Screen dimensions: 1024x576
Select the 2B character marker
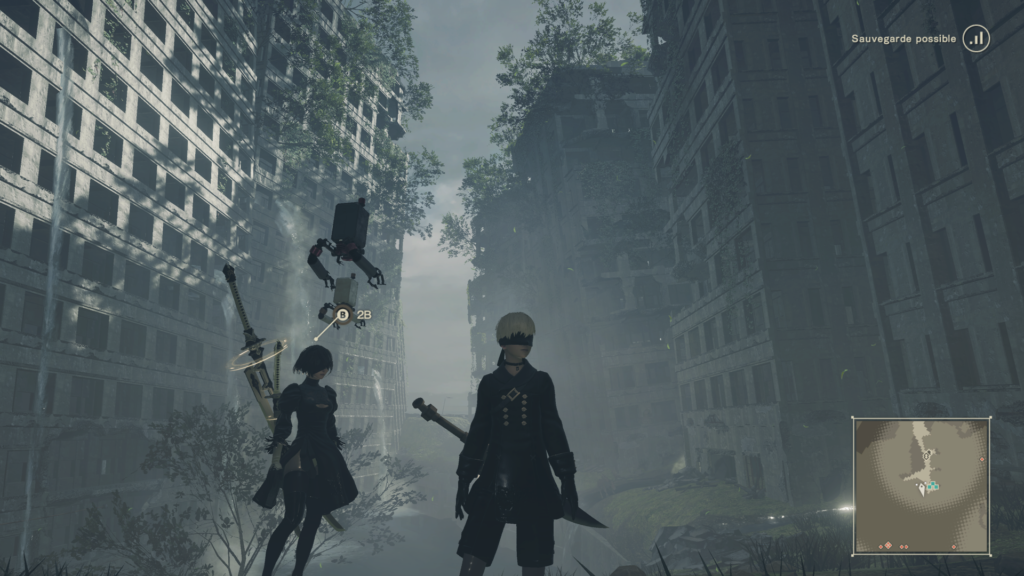click(342, 316)
